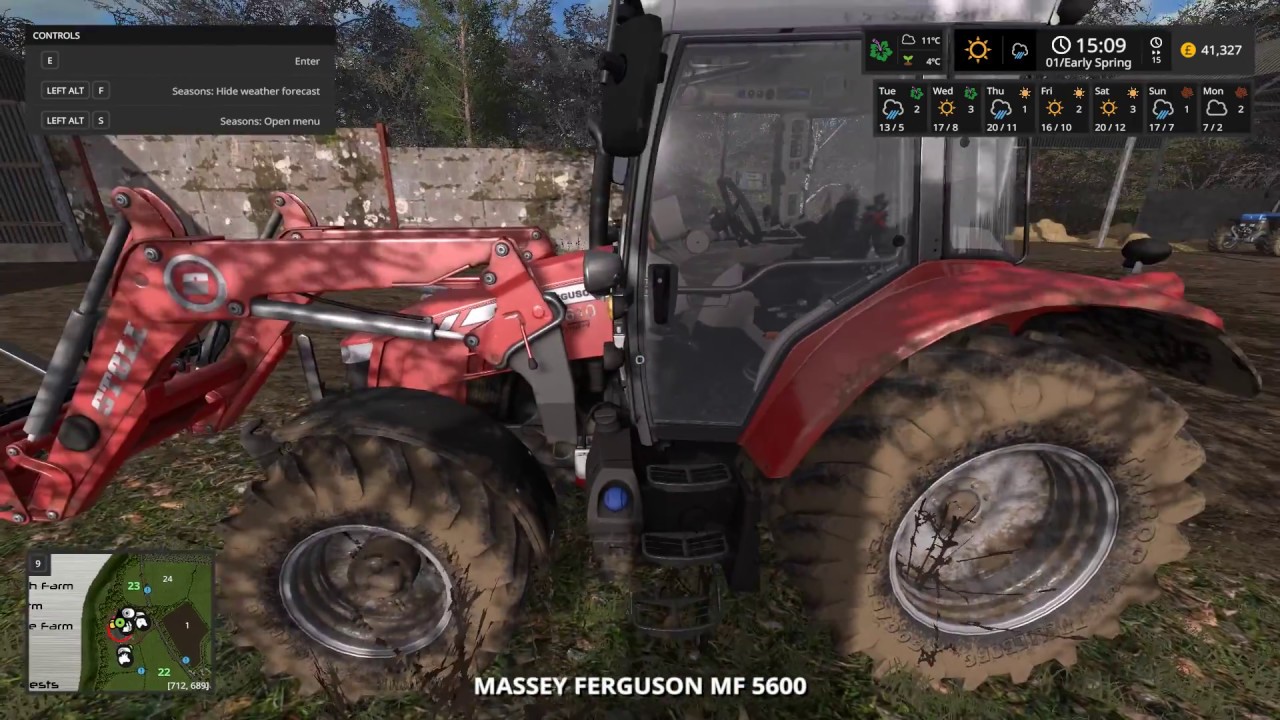This screenshot has height=720, width=1280.
Task: Click the autumn leaf icon on Sunday's forecast
Action: [1186, 91]
